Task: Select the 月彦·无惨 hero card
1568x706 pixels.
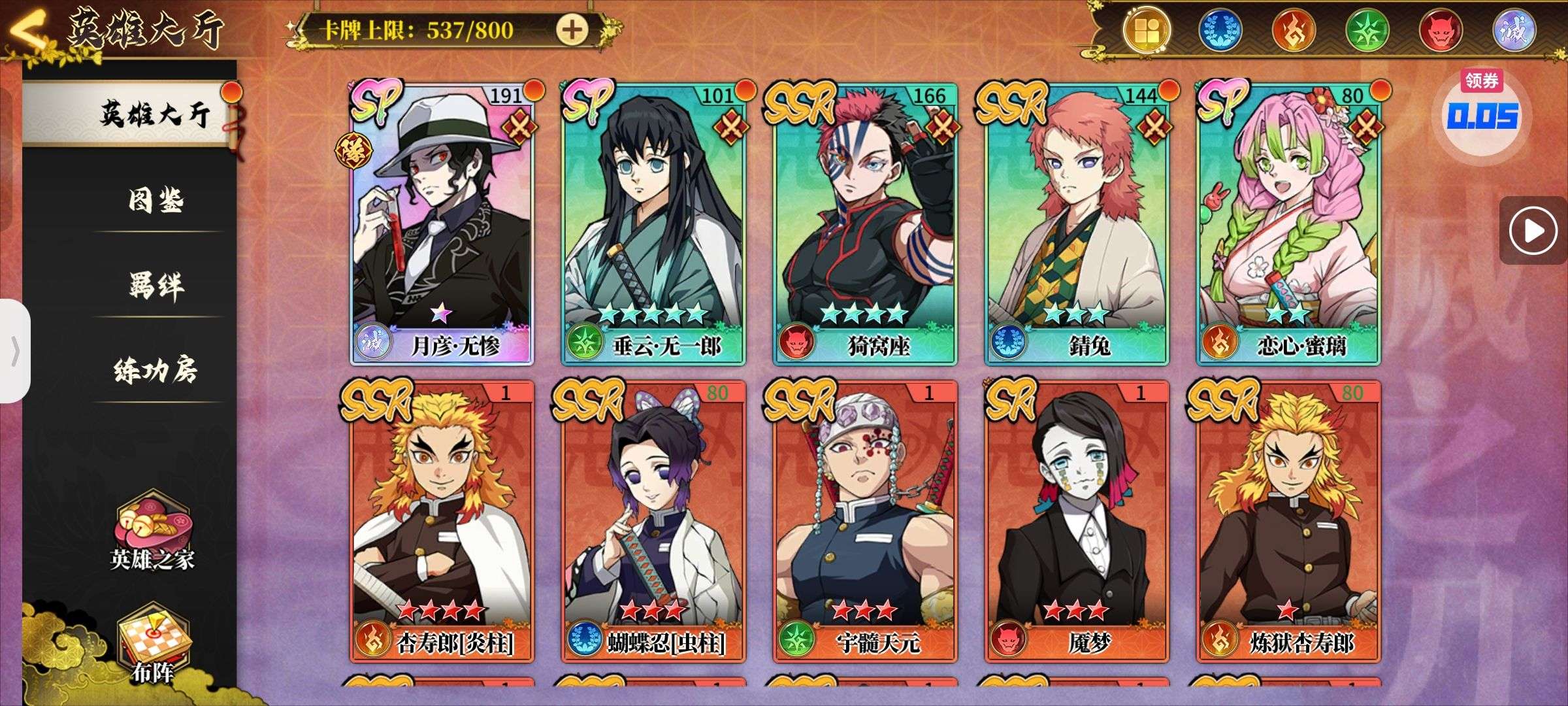Action: (x=442, y=222)
